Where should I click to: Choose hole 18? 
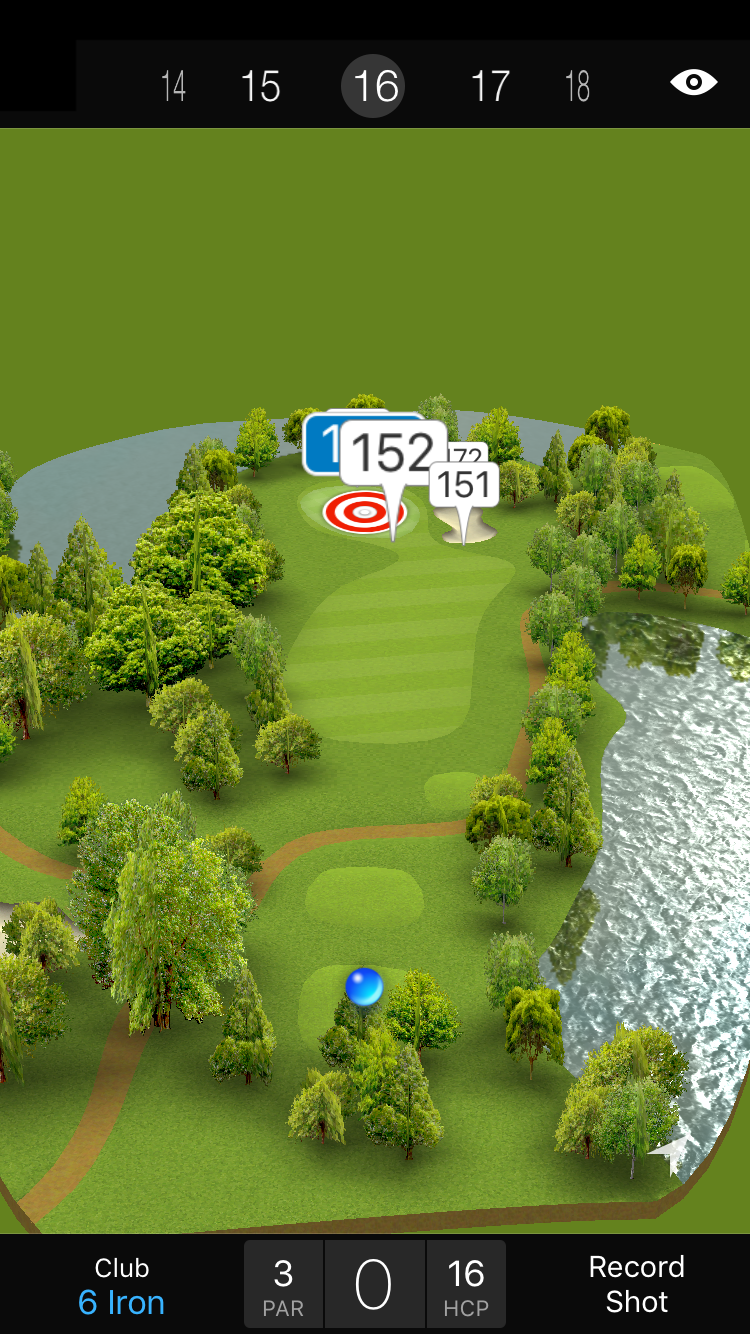[577, 86]
